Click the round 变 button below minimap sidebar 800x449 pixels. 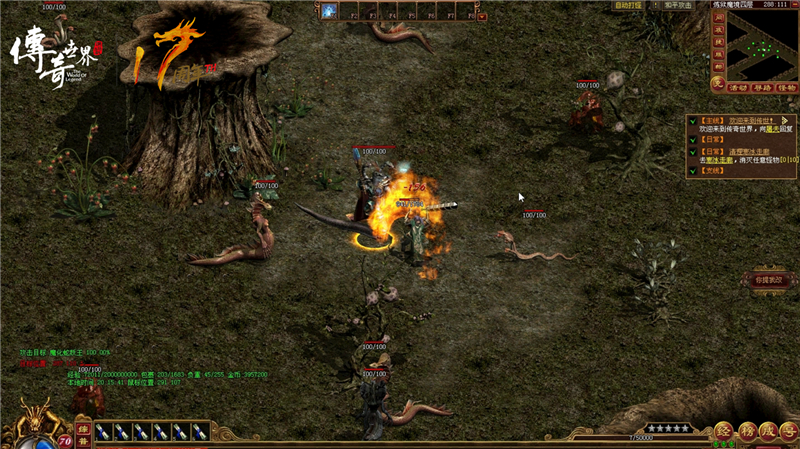pyautogui.click(x=717, y=84)
